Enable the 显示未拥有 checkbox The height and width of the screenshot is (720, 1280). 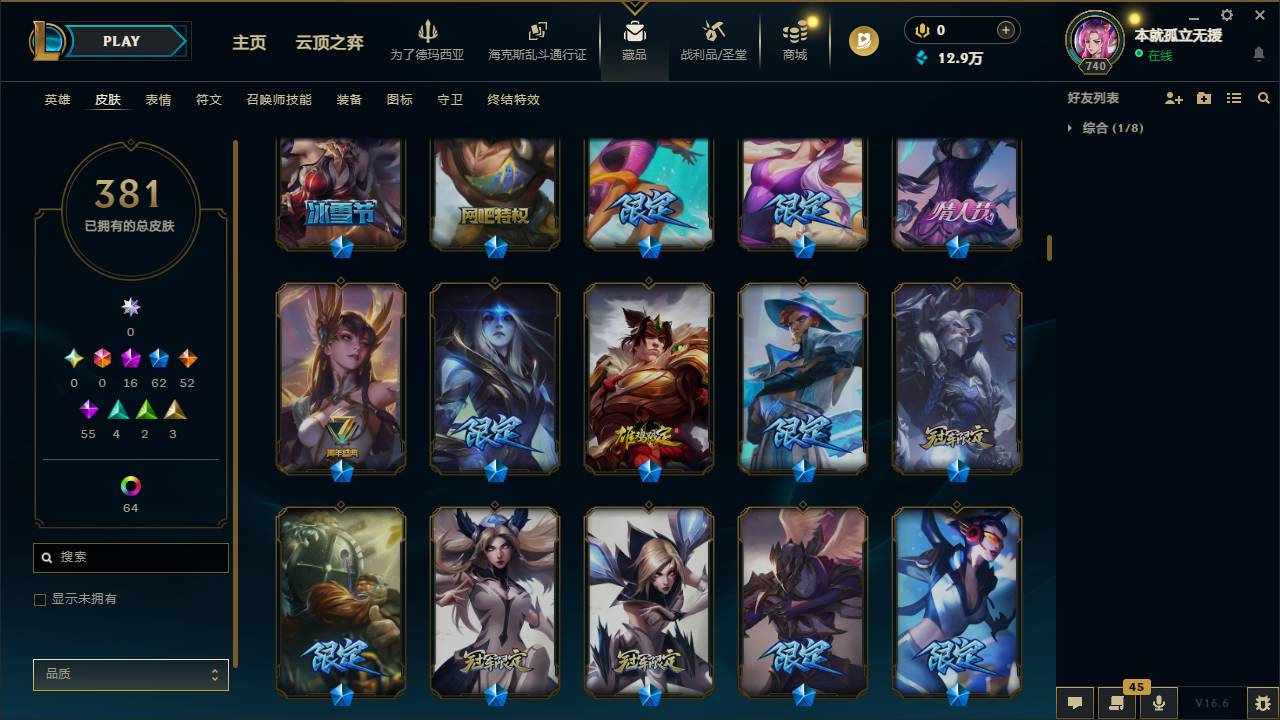(40, 599)
